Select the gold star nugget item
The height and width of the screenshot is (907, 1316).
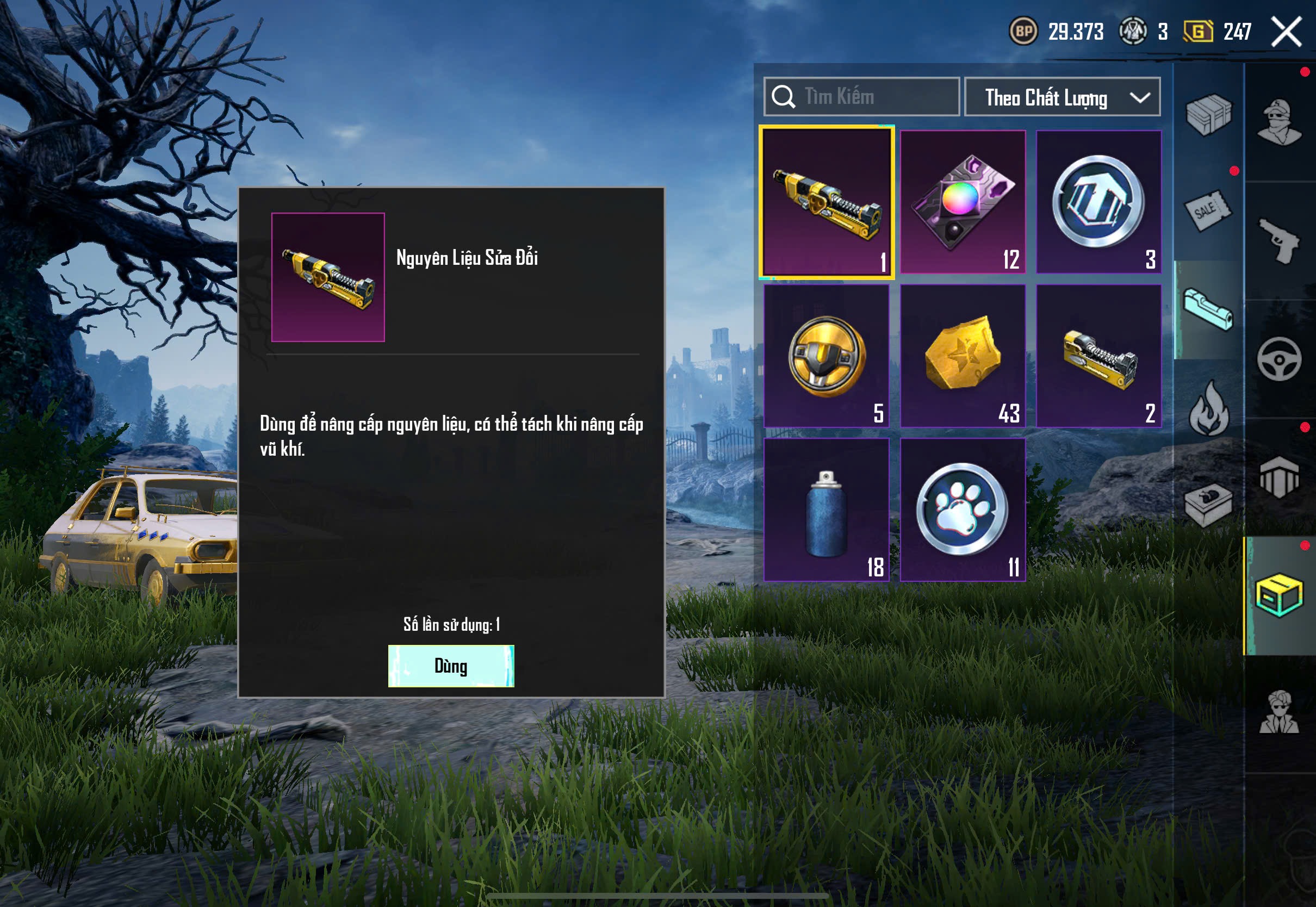coord(963,356)
